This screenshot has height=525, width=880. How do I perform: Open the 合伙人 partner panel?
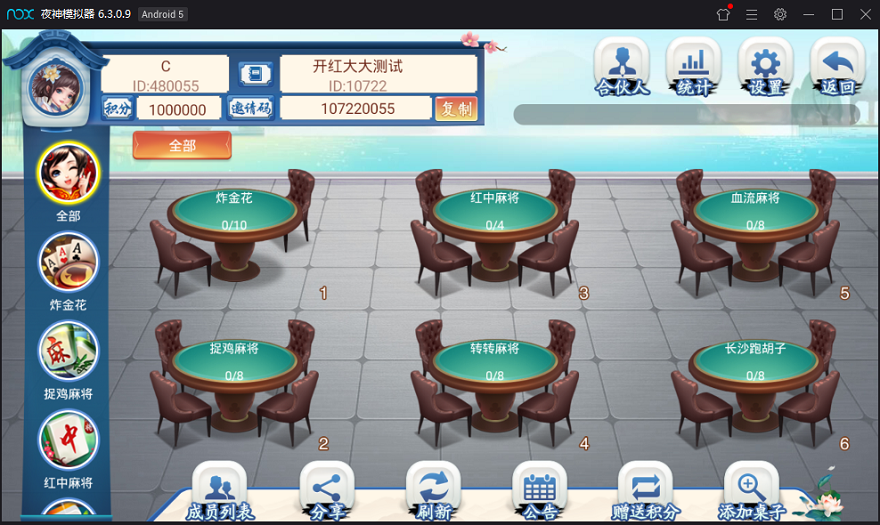pyautogui.click(x=622, y=66)
